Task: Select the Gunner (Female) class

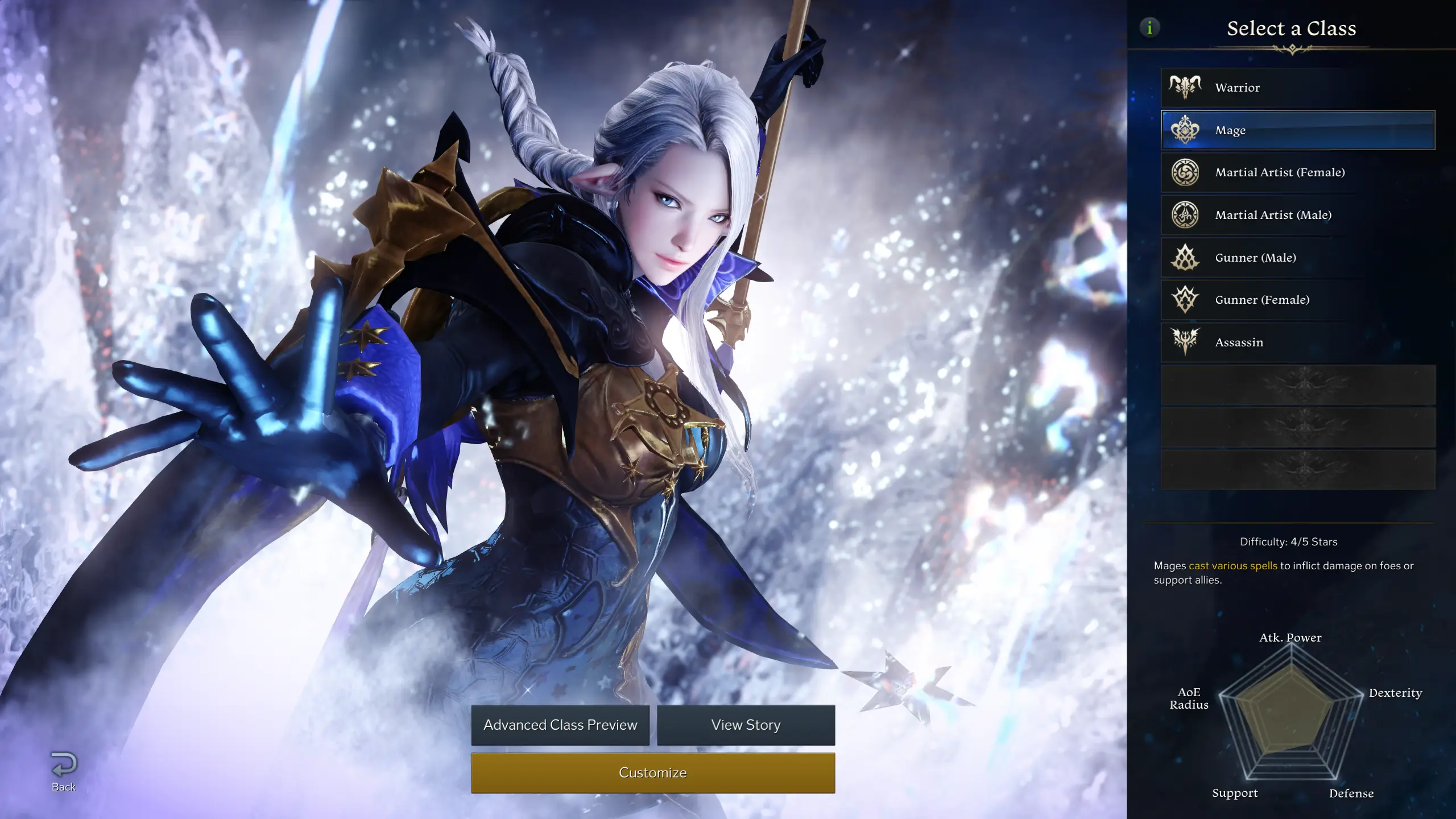Action: tap(1297, 300)
